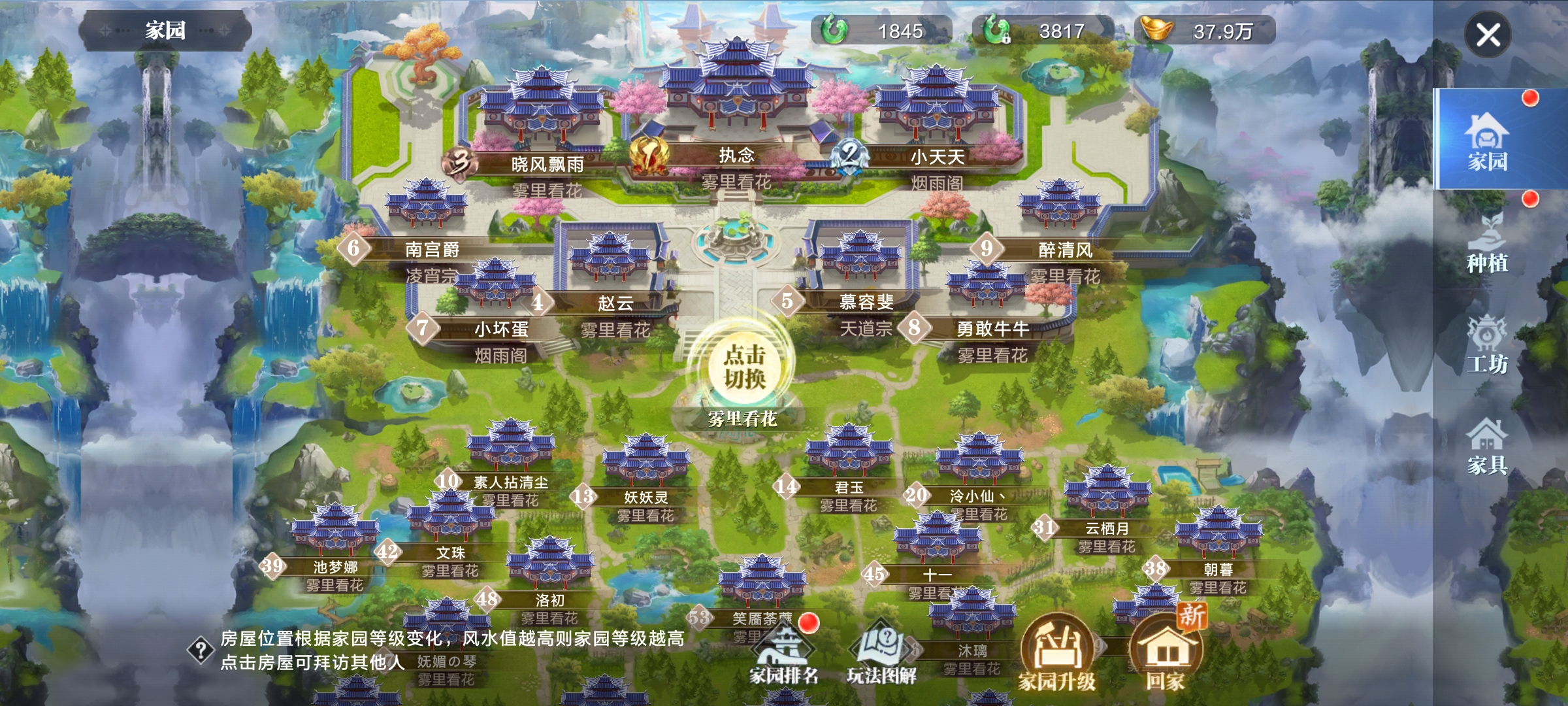Click the question mark help icon
Viewport: 1568px width, 706px height.
click(x=201, y=650)
